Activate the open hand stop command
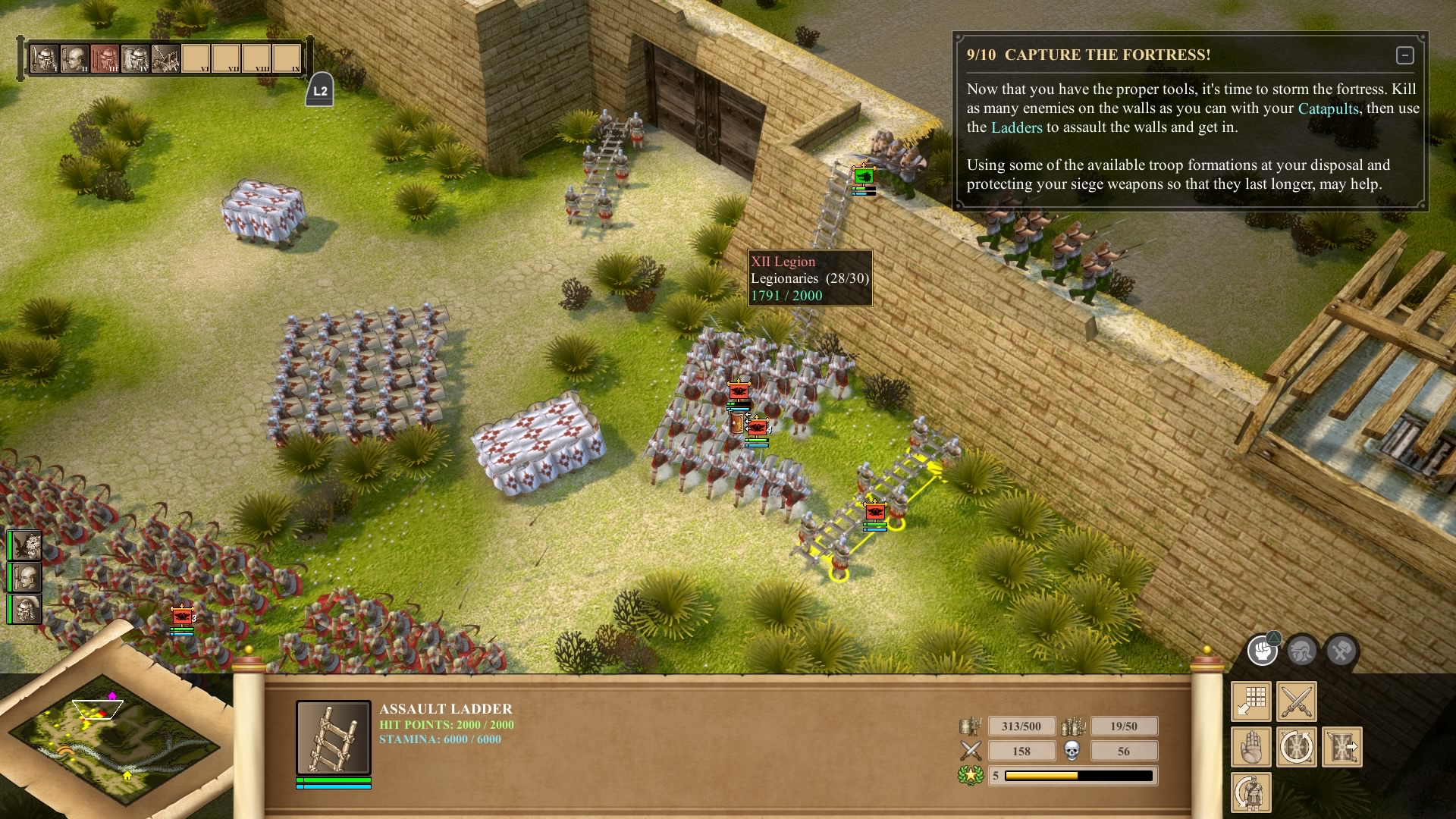Screen dimensions: 1456x819 pos(1251,748)
